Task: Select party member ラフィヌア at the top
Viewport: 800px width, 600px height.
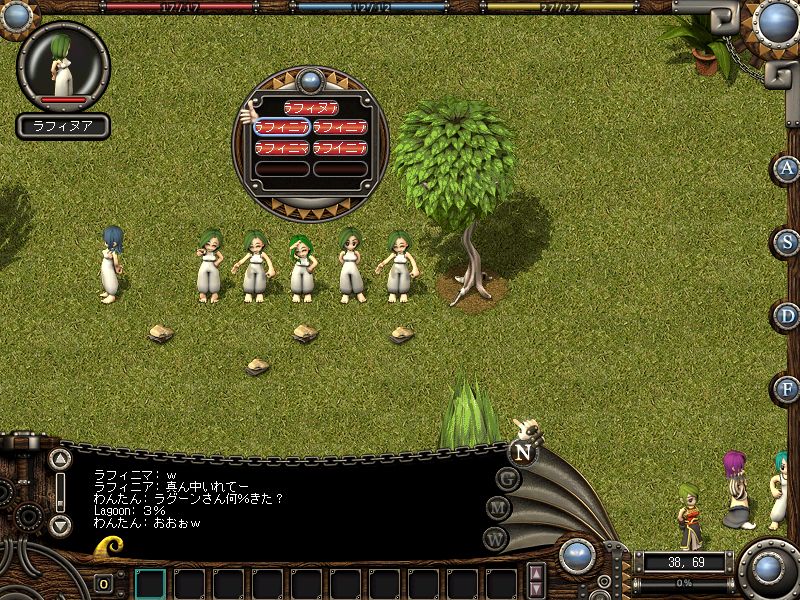Action: [310, 107]
